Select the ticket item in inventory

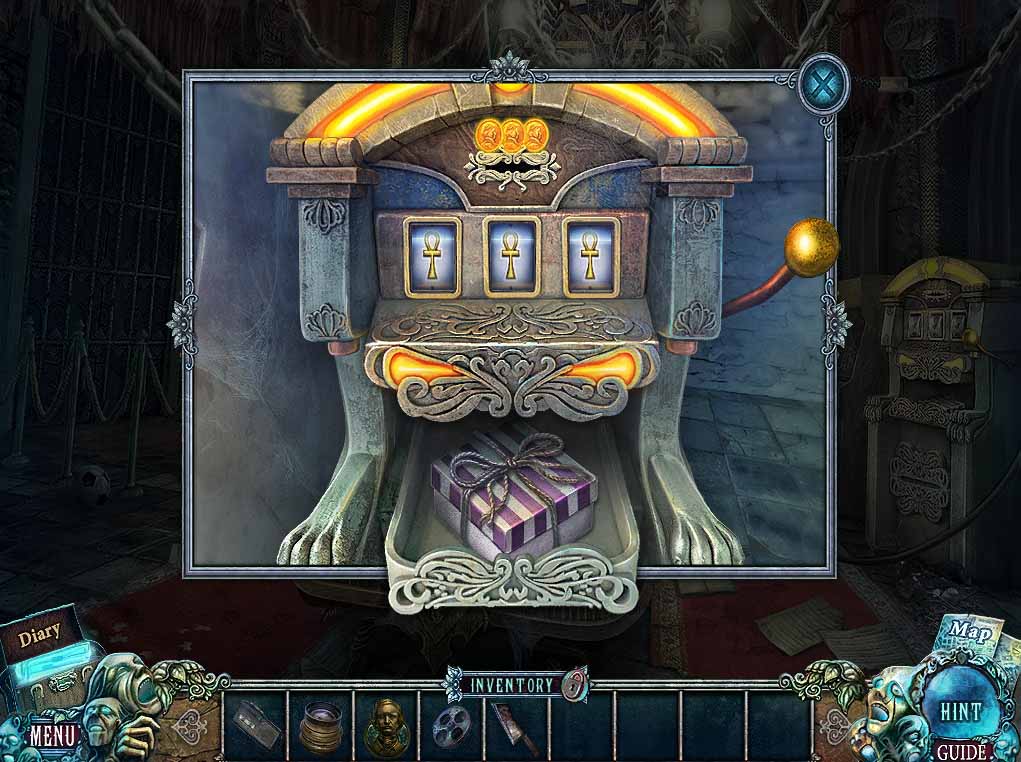254,723
